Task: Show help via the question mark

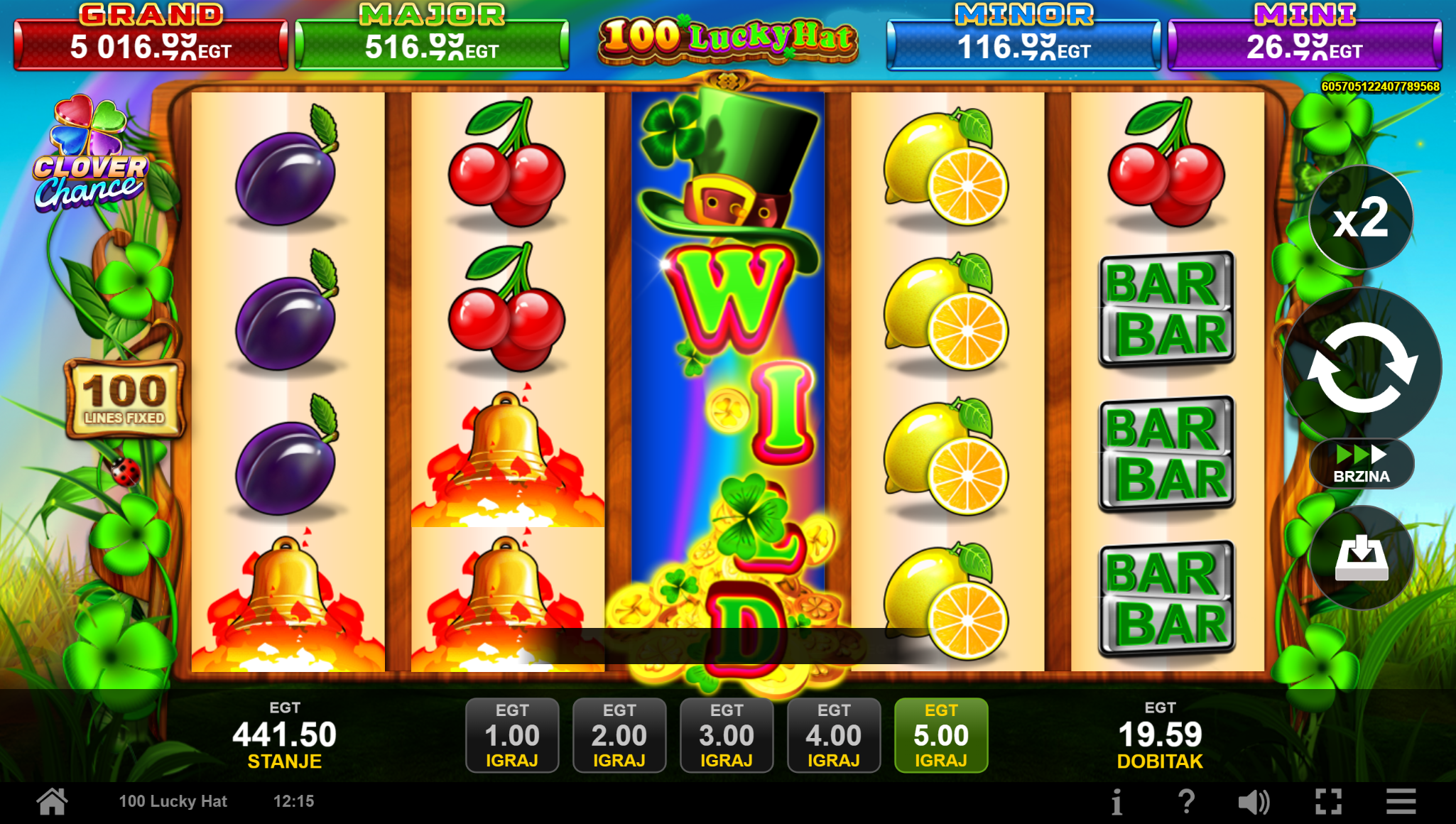Action: [x=1186, y=802]
